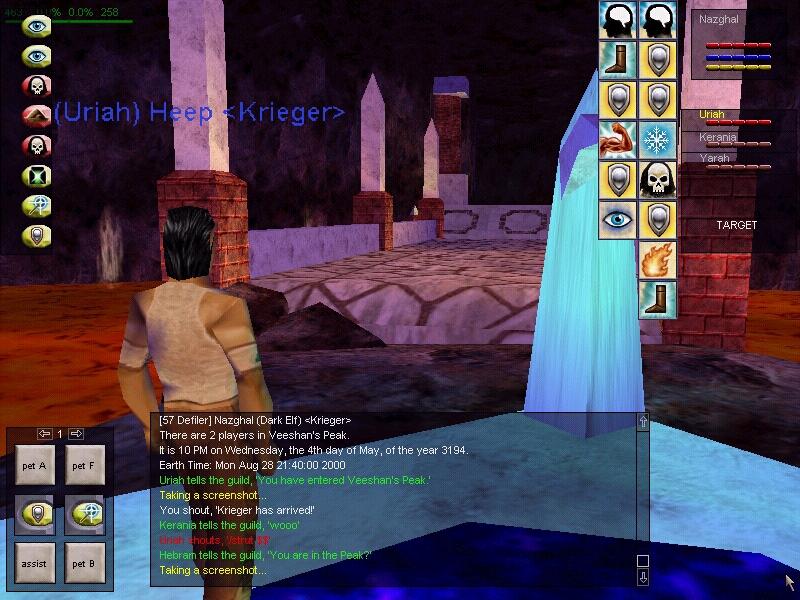Go to the previous hotkey page

click(x=44, y=434)
